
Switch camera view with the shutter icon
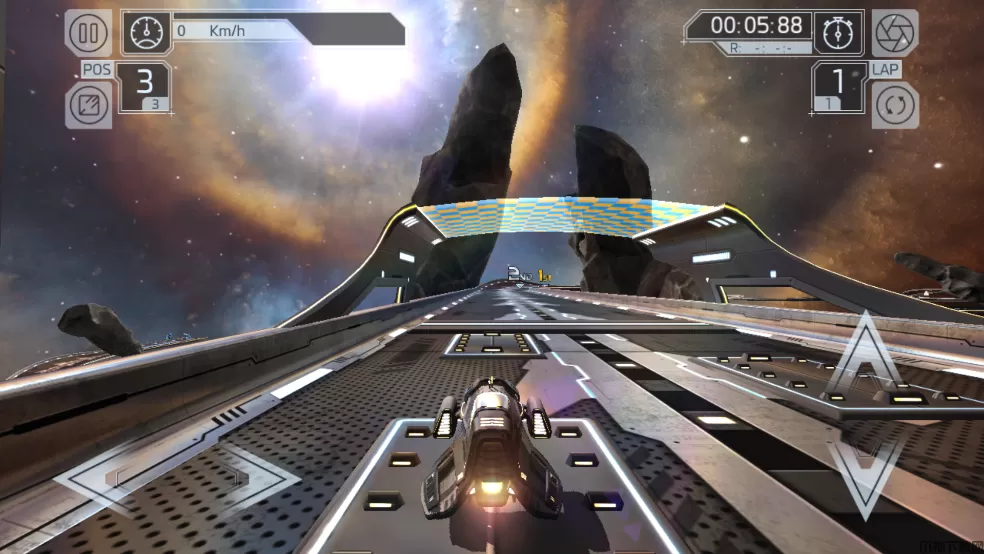pos(894,33)
